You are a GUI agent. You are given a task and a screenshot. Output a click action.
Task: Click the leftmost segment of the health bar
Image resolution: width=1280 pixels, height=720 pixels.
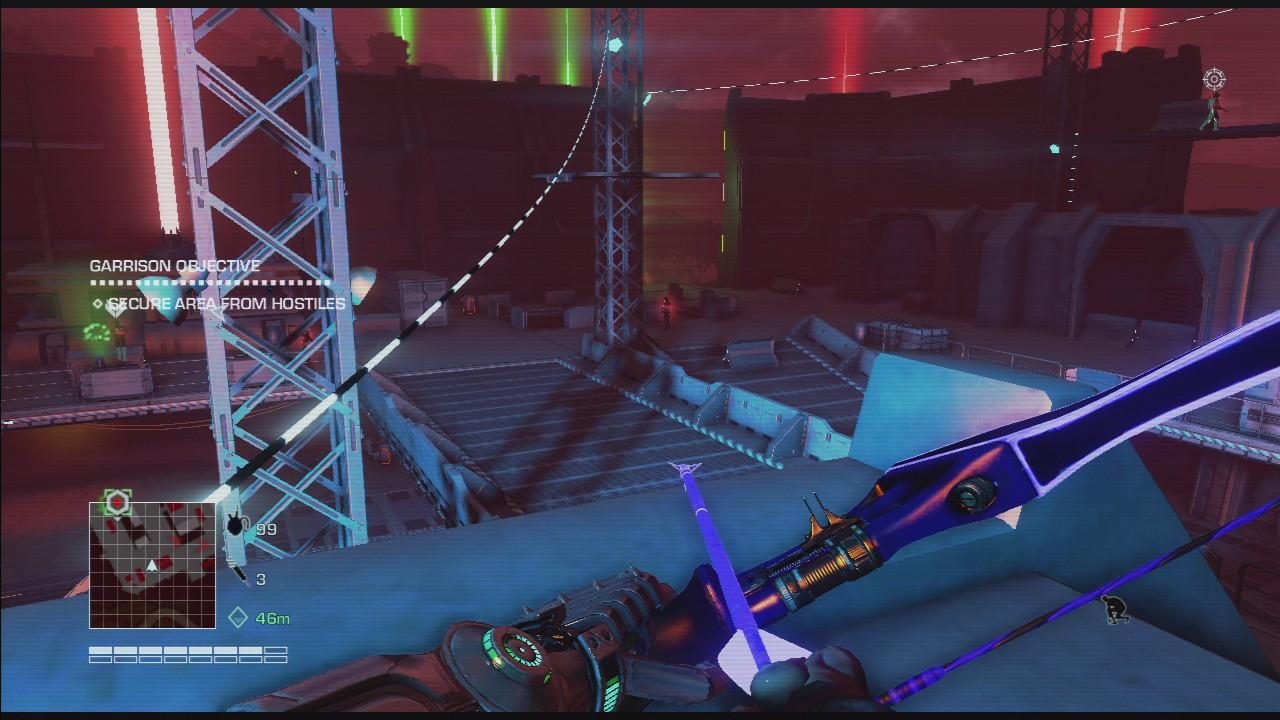pos(98,648)
